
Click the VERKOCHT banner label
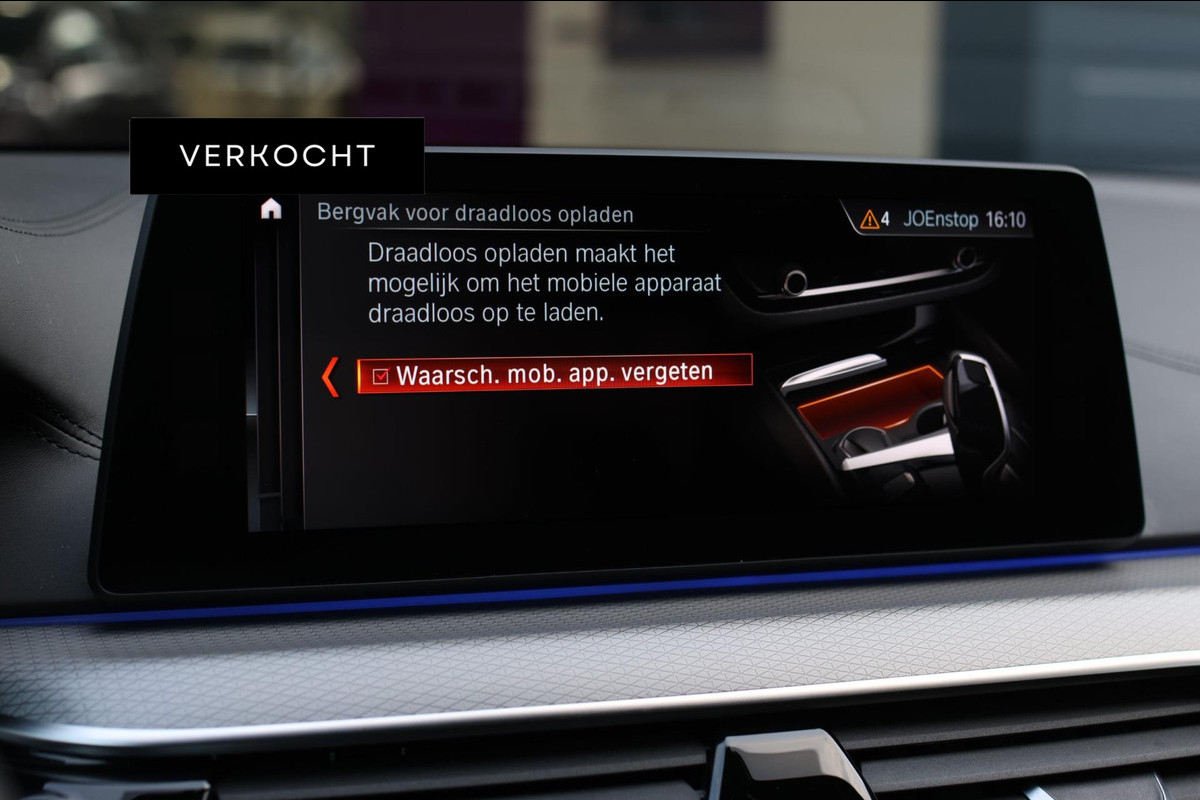tap(277, 156)
